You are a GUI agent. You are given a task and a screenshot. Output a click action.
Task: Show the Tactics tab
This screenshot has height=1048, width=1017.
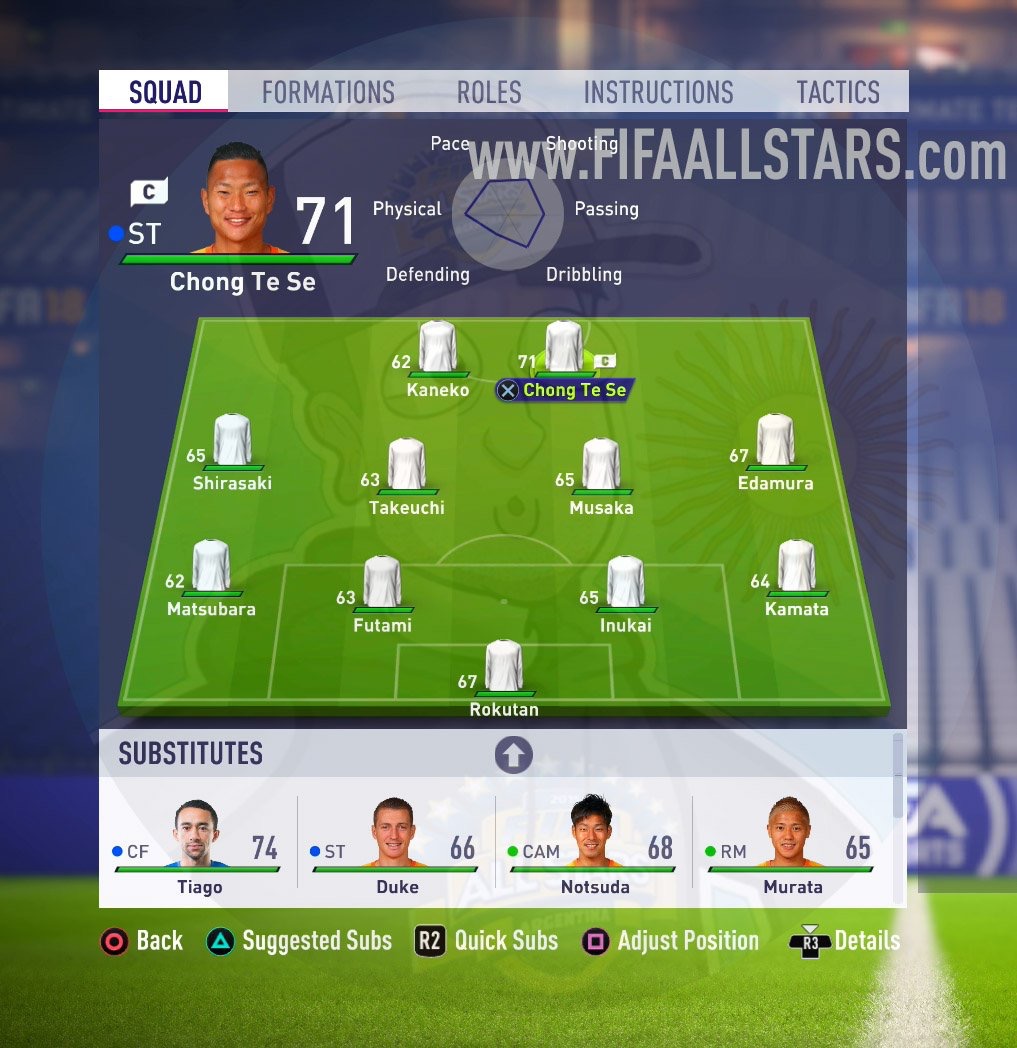(838, 92)
